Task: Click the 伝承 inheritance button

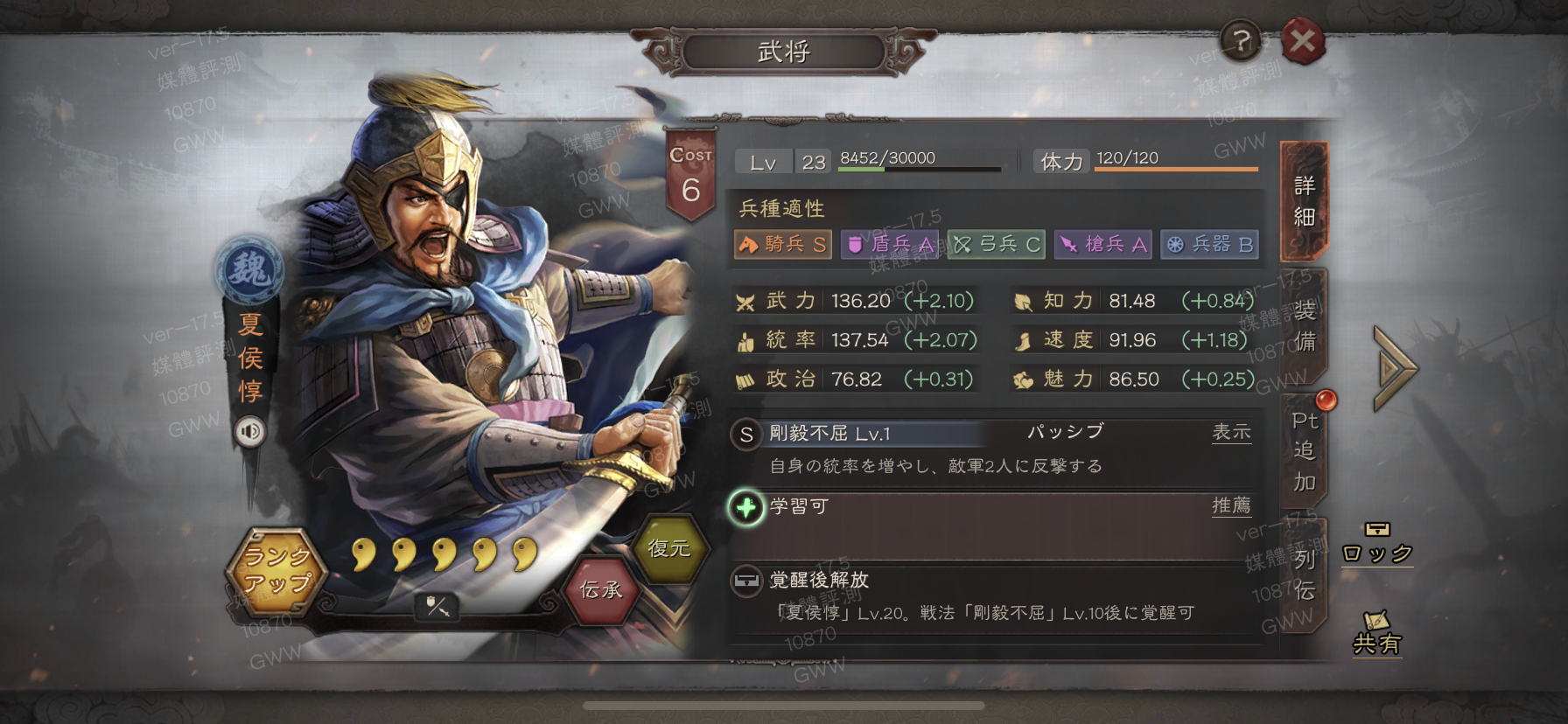Action: (x=599, y=590)
